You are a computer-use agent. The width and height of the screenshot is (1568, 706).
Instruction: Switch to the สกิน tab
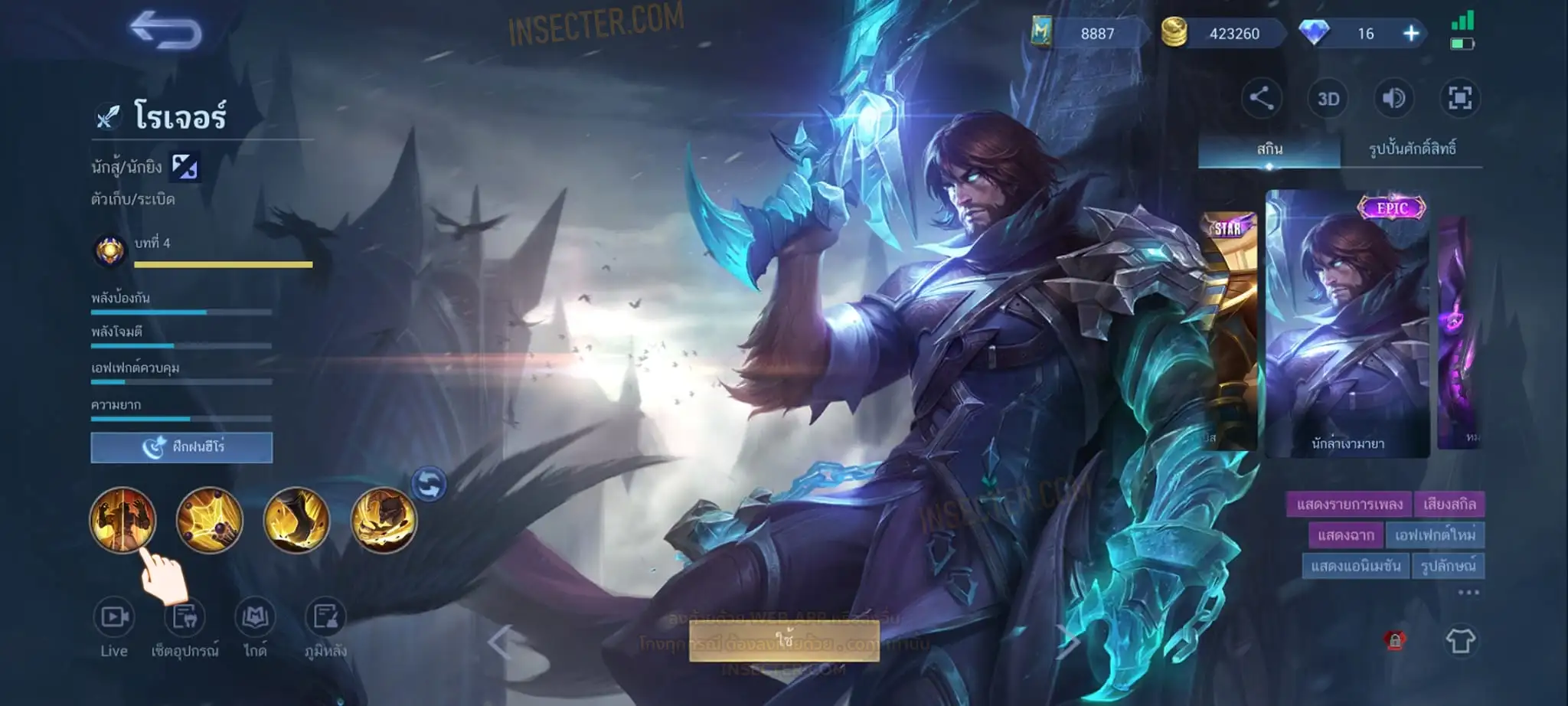coord(1269,149)
